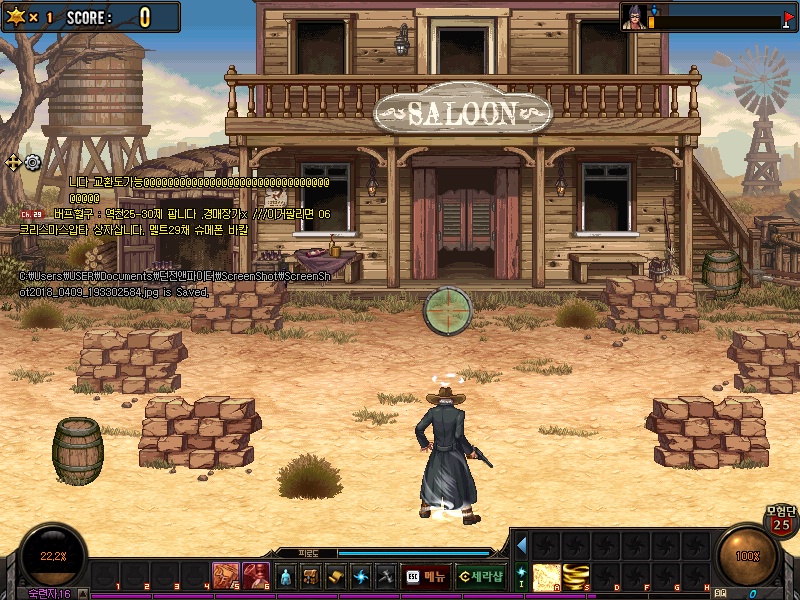Viewport: 800px width, 600px height.
Task: Click the hammer and tools icon
Action: tap(386, 576)
